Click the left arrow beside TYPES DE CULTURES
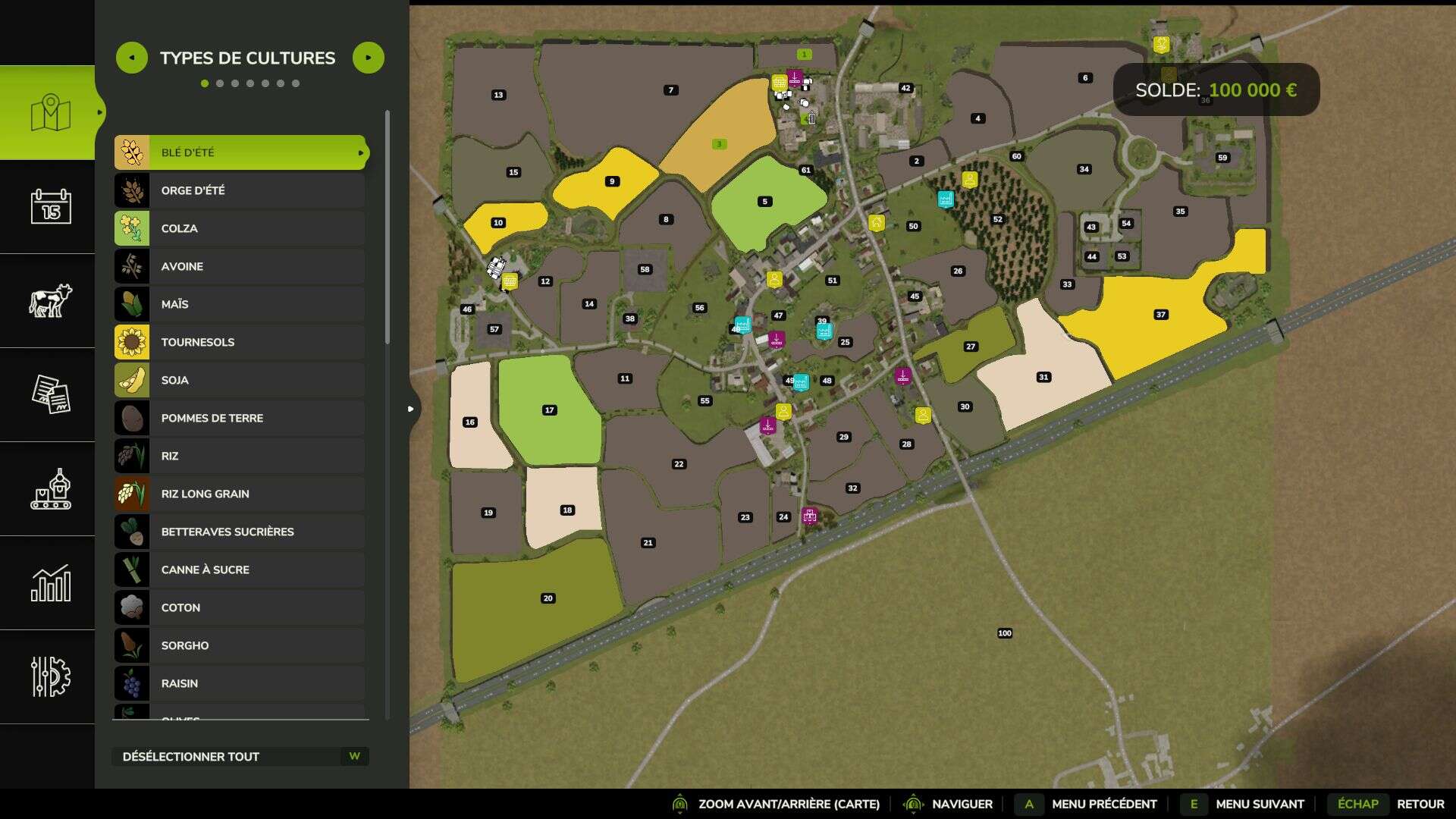1456x819 pixels. pos(132,57)
